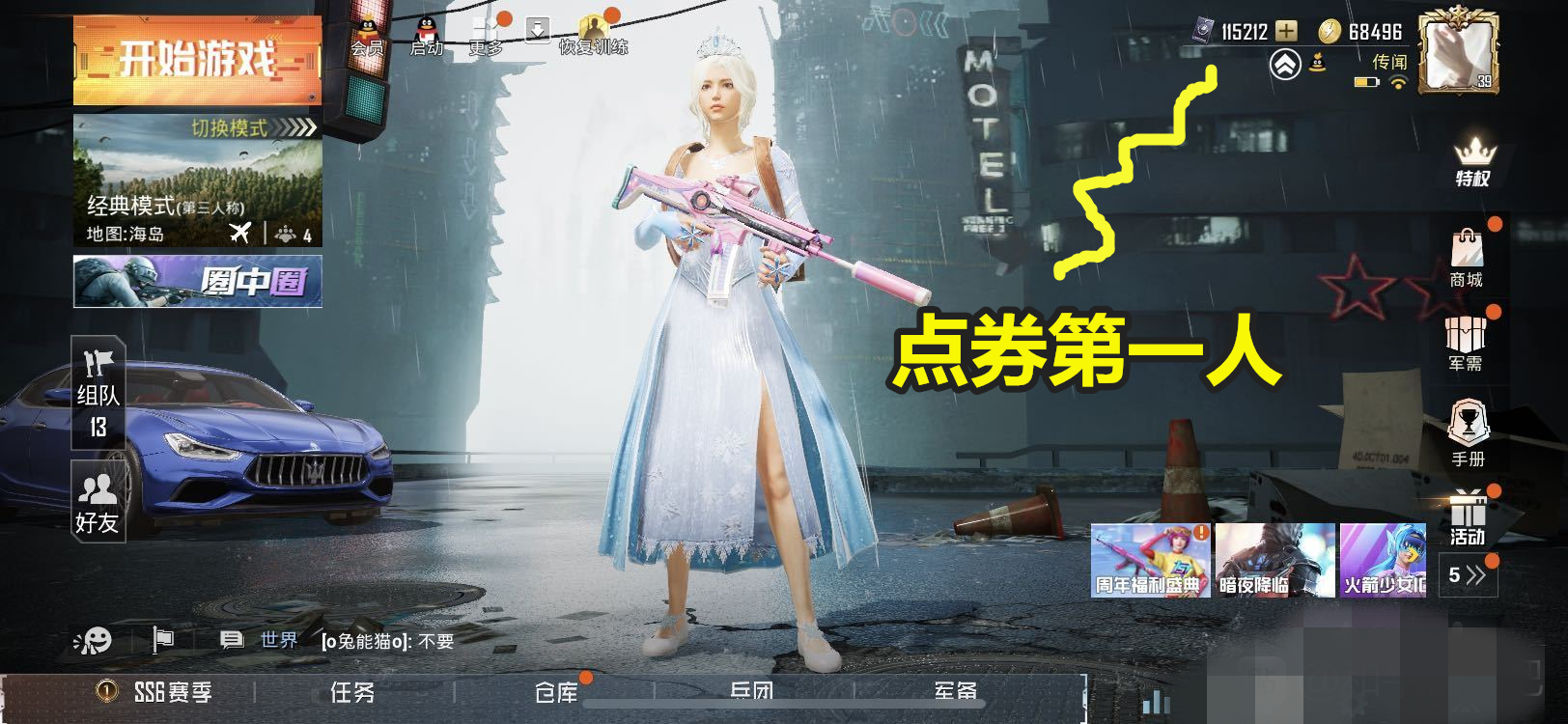Image resolution: width=1568 pixels, height=724 pixels.
Task: Click the 恢复训练 resume training icon
Action: pos(594,27)
